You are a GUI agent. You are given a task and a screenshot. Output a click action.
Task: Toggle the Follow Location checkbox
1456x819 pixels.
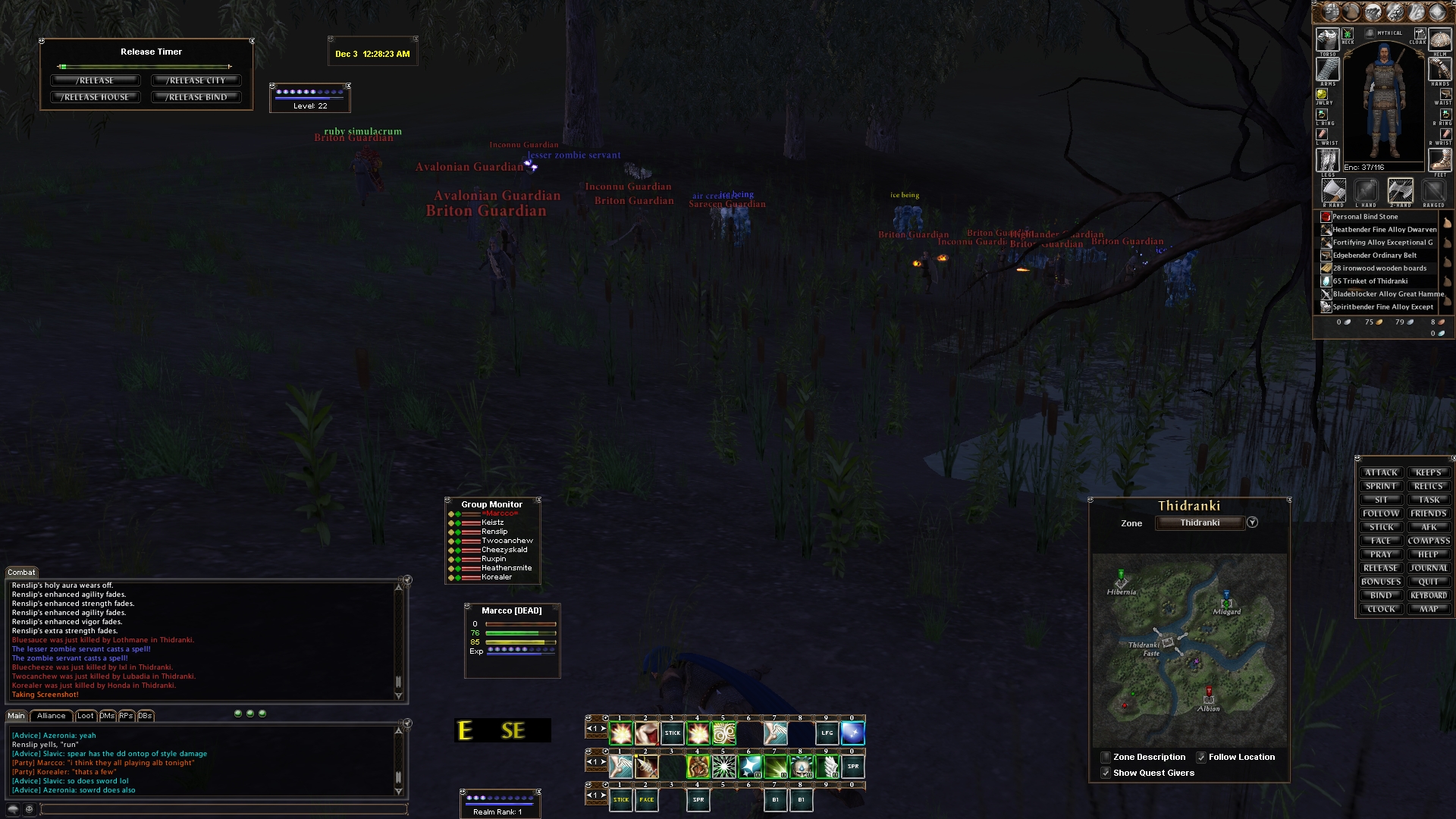click(x=1201, y=757)
